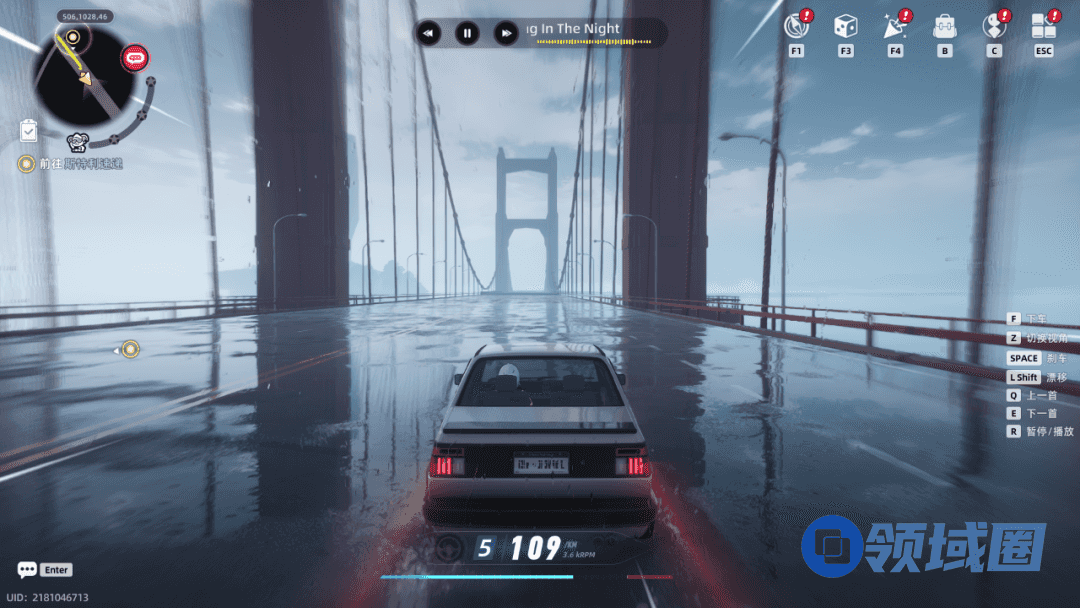1080x608 pixels.
Task: Open the compass navigation menu icon
Action: (796, 27)
